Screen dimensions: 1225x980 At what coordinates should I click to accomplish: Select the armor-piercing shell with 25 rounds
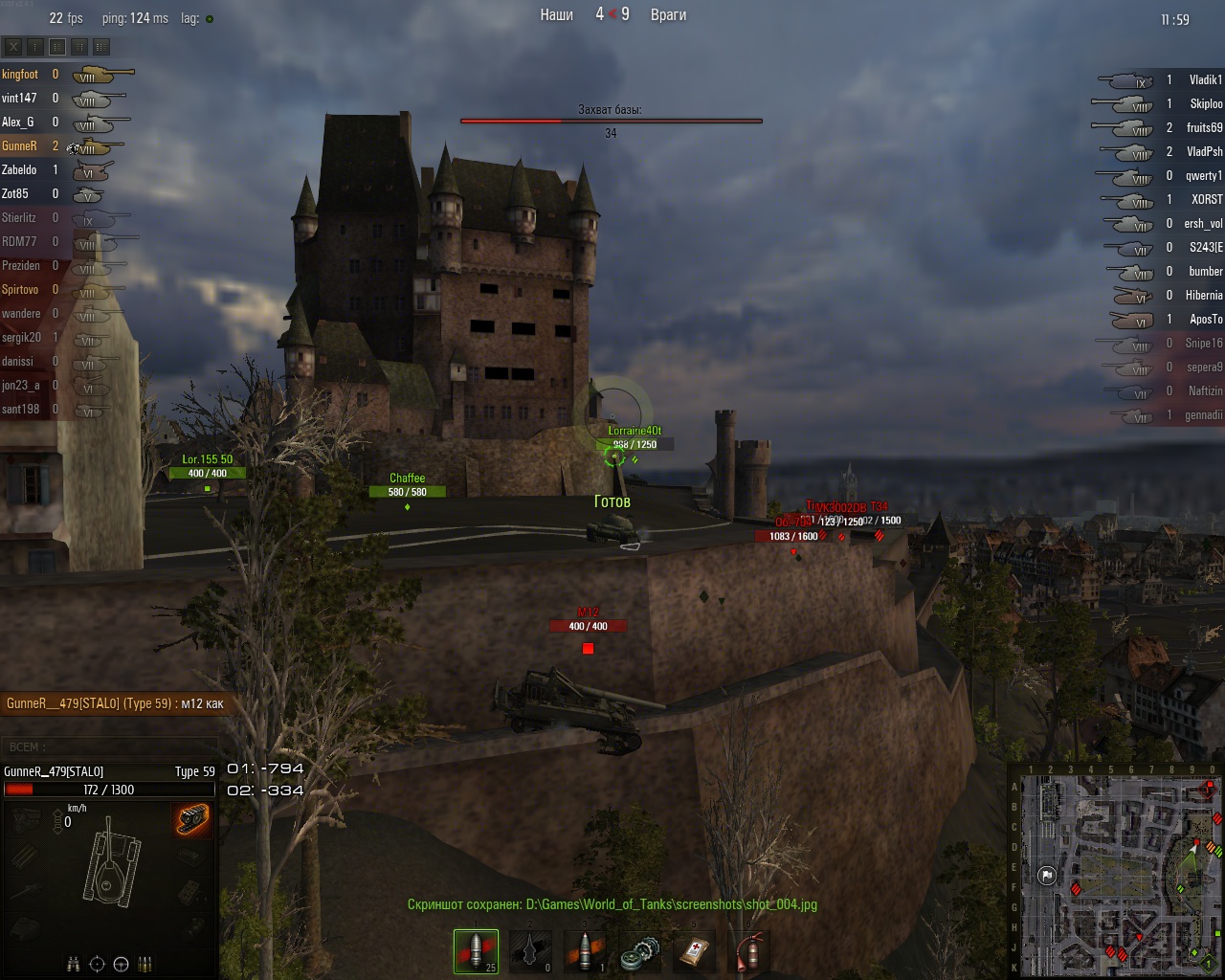[476, 950]
